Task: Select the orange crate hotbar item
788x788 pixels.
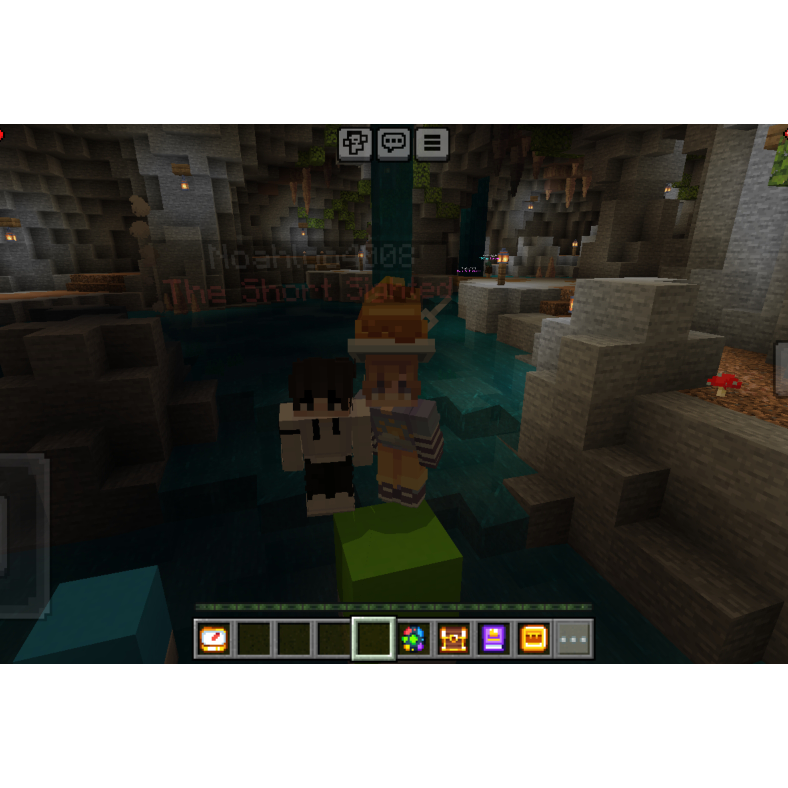Action: 533,639
